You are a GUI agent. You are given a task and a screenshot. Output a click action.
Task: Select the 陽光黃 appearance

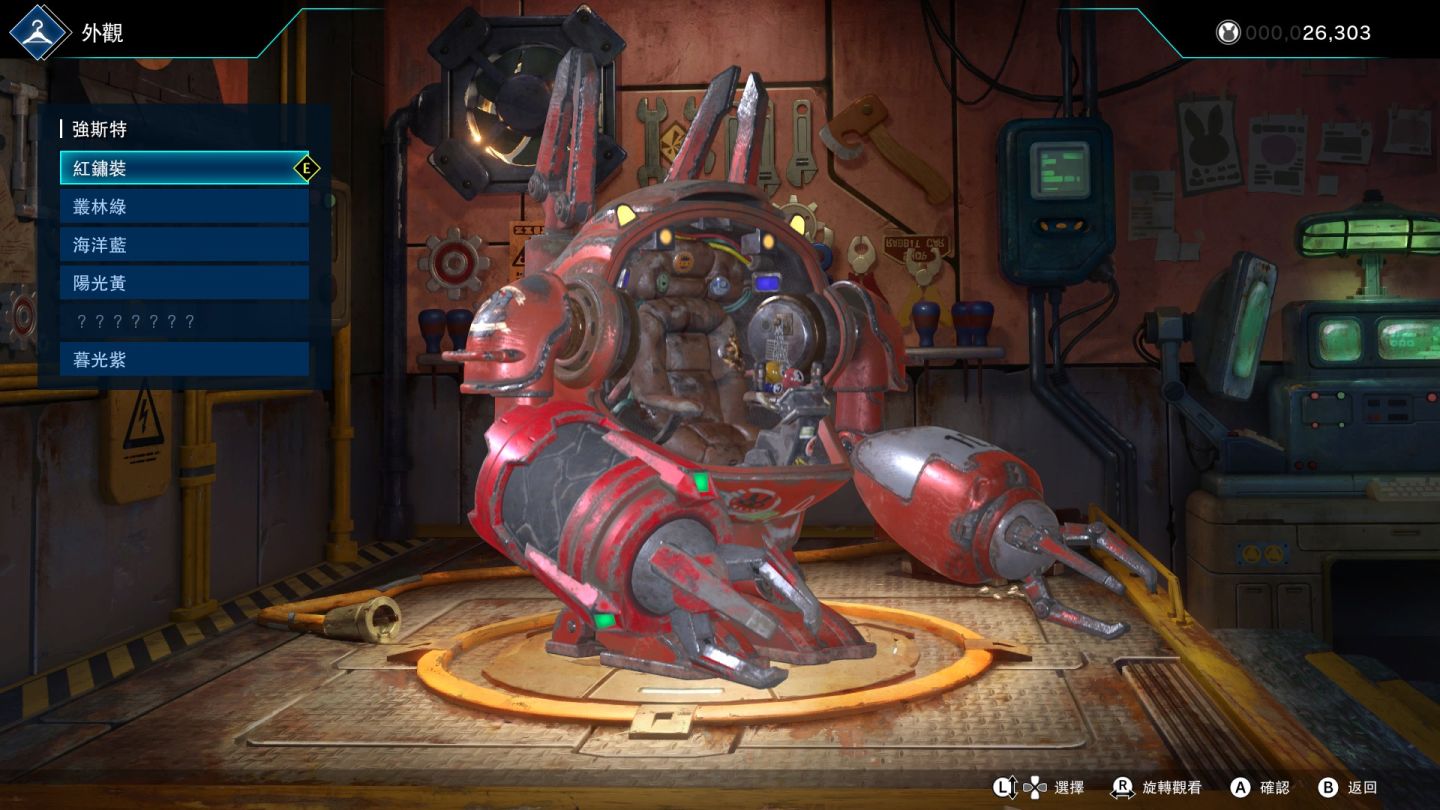tap(184, 283)
